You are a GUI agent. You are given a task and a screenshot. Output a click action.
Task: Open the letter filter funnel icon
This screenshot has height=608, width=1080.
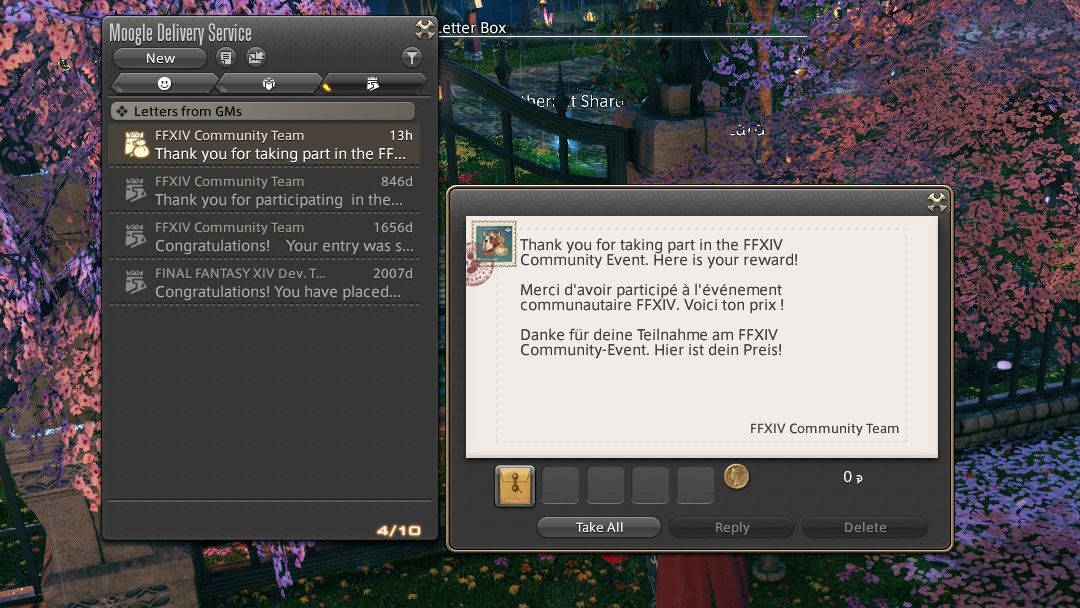tap(411, 58)
